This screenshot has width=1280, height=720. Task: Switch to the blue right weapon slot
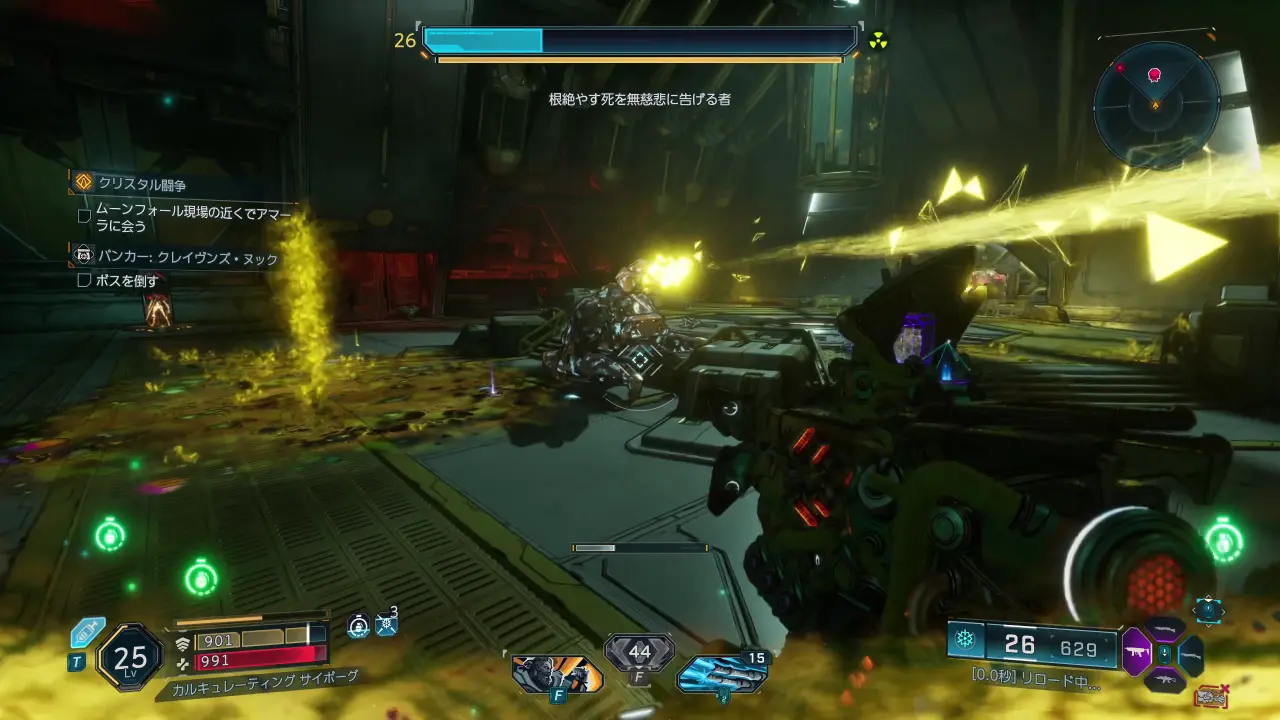(1191, 654)
